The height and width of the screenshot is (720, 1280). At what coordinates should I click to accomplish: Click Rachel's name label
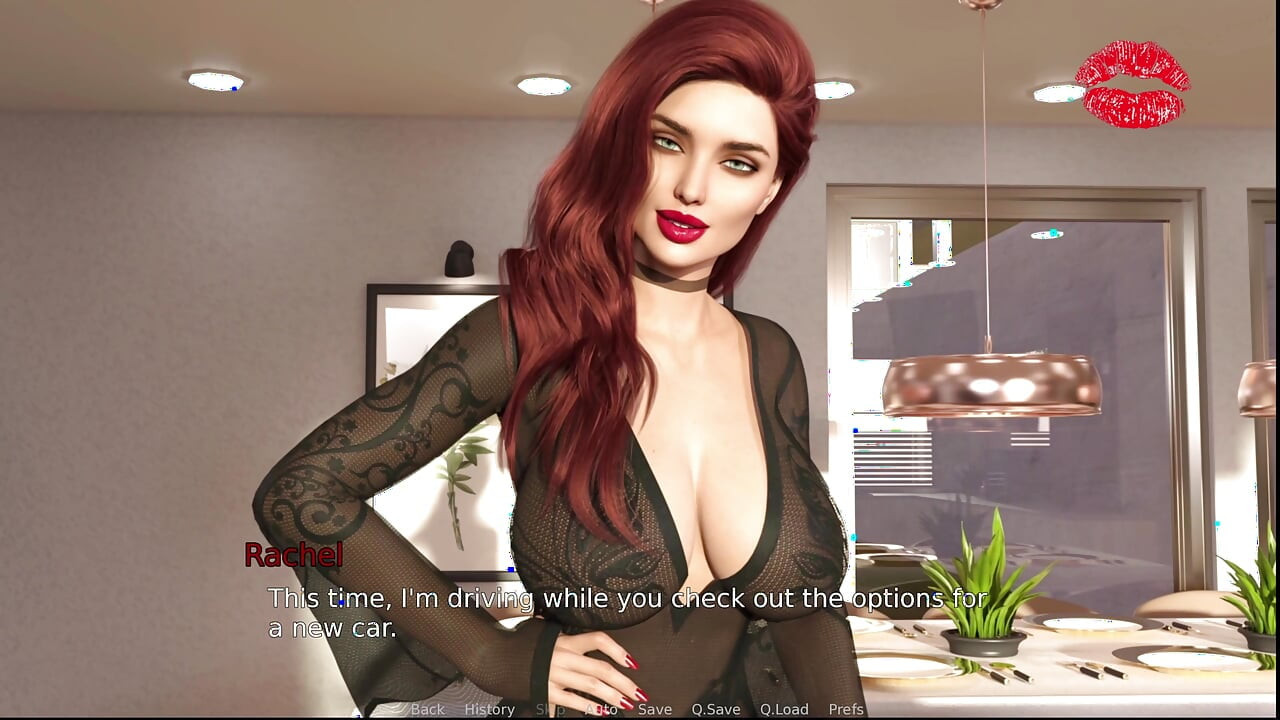click(294, 556)
